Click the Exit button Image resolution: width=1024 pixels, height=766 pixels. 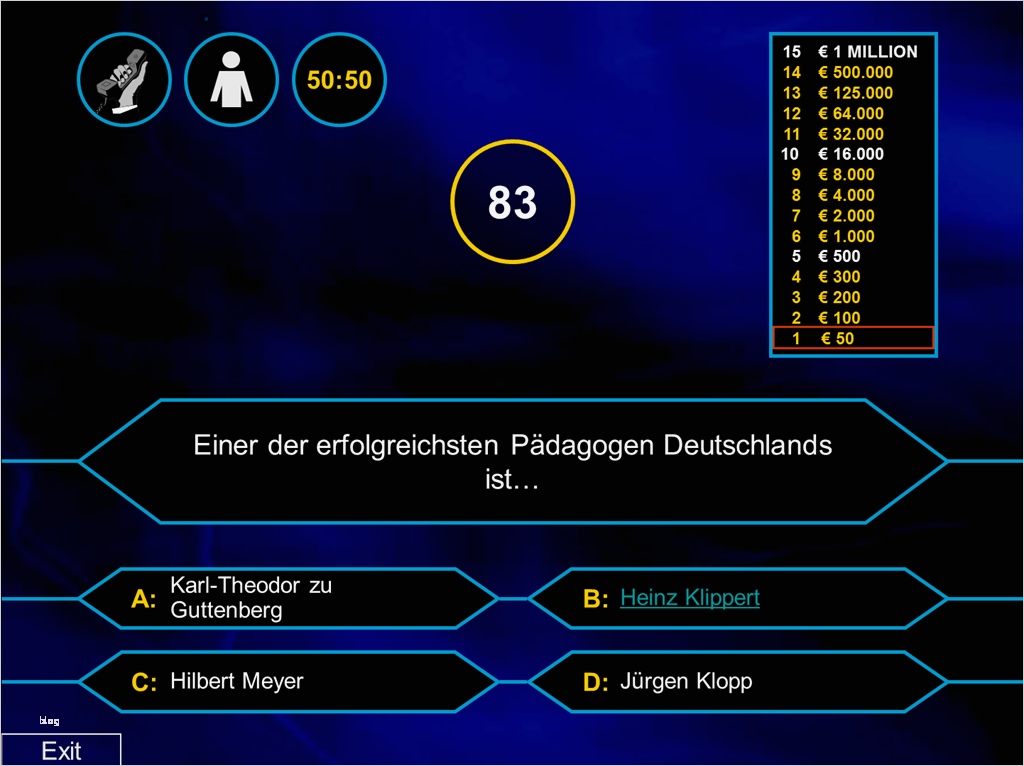[x=61, y=750]
